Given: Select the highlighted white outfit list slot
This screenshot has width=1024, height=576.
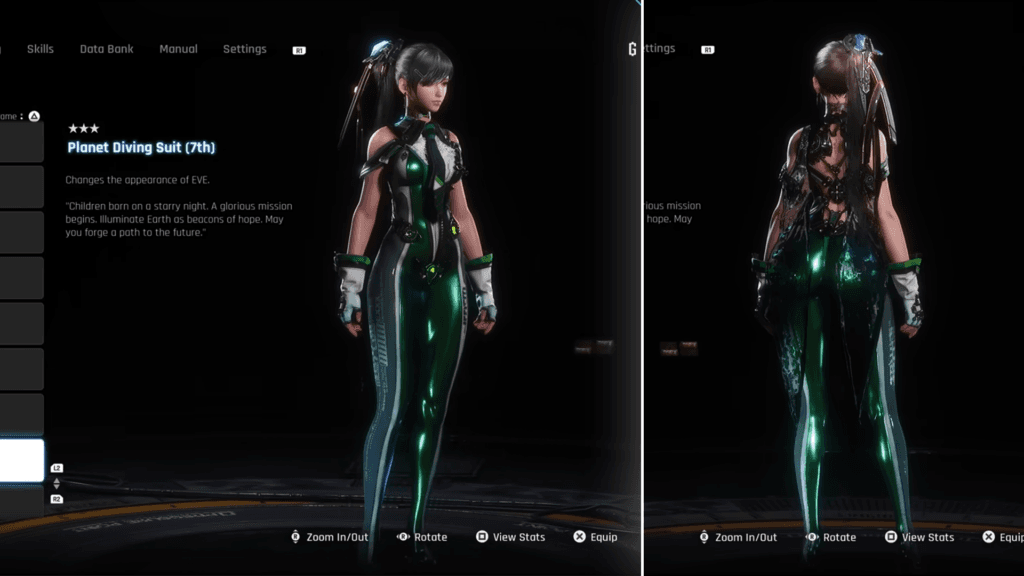Looking at the screenshot, I should point(21,460).
